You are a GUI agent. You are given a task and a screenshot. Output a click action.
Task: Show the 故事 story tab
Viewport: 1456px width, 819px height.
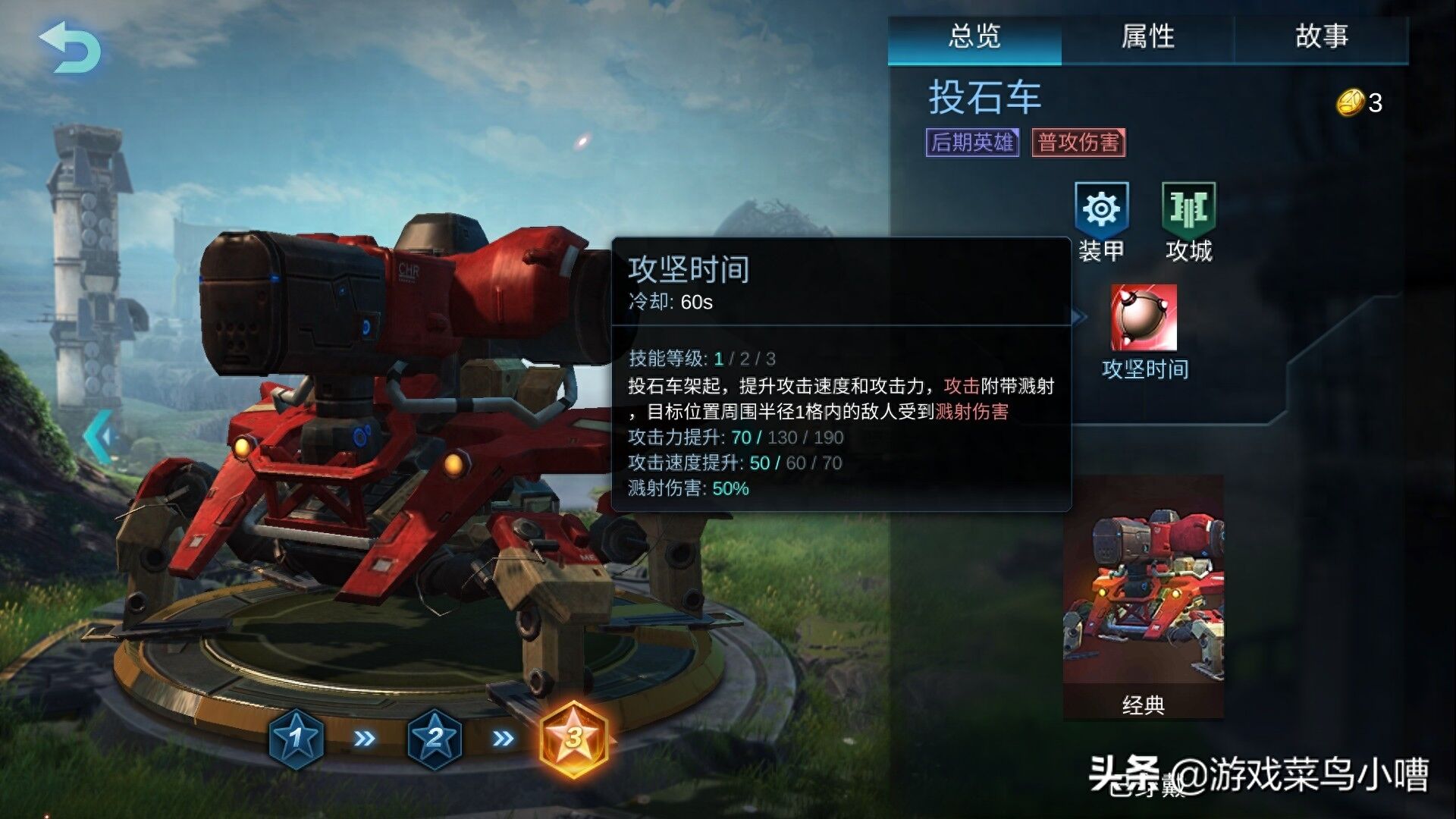1322,36
